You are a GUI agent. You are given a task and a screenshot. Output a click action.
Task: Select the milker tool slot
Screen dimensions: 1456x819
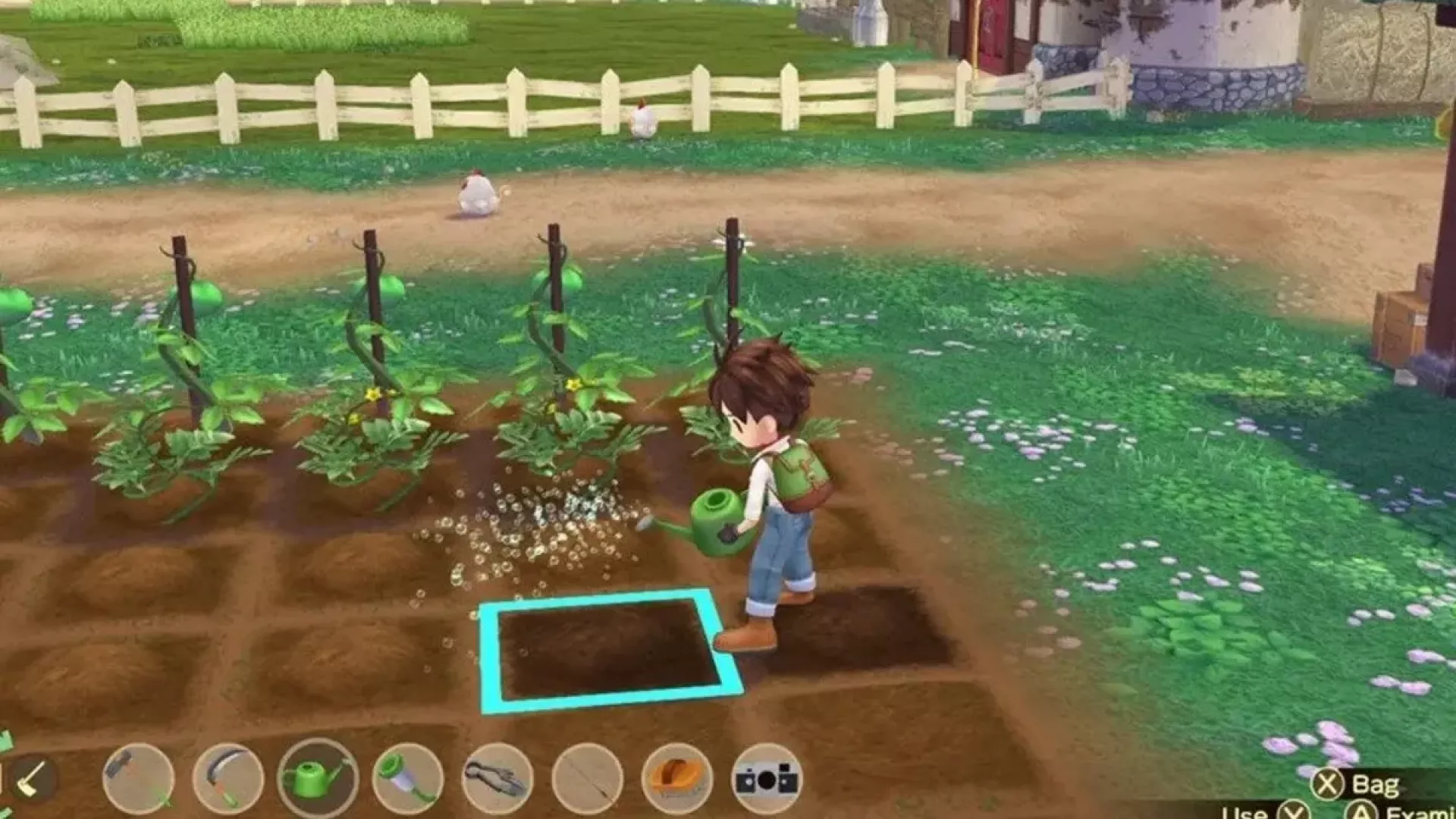407,778
